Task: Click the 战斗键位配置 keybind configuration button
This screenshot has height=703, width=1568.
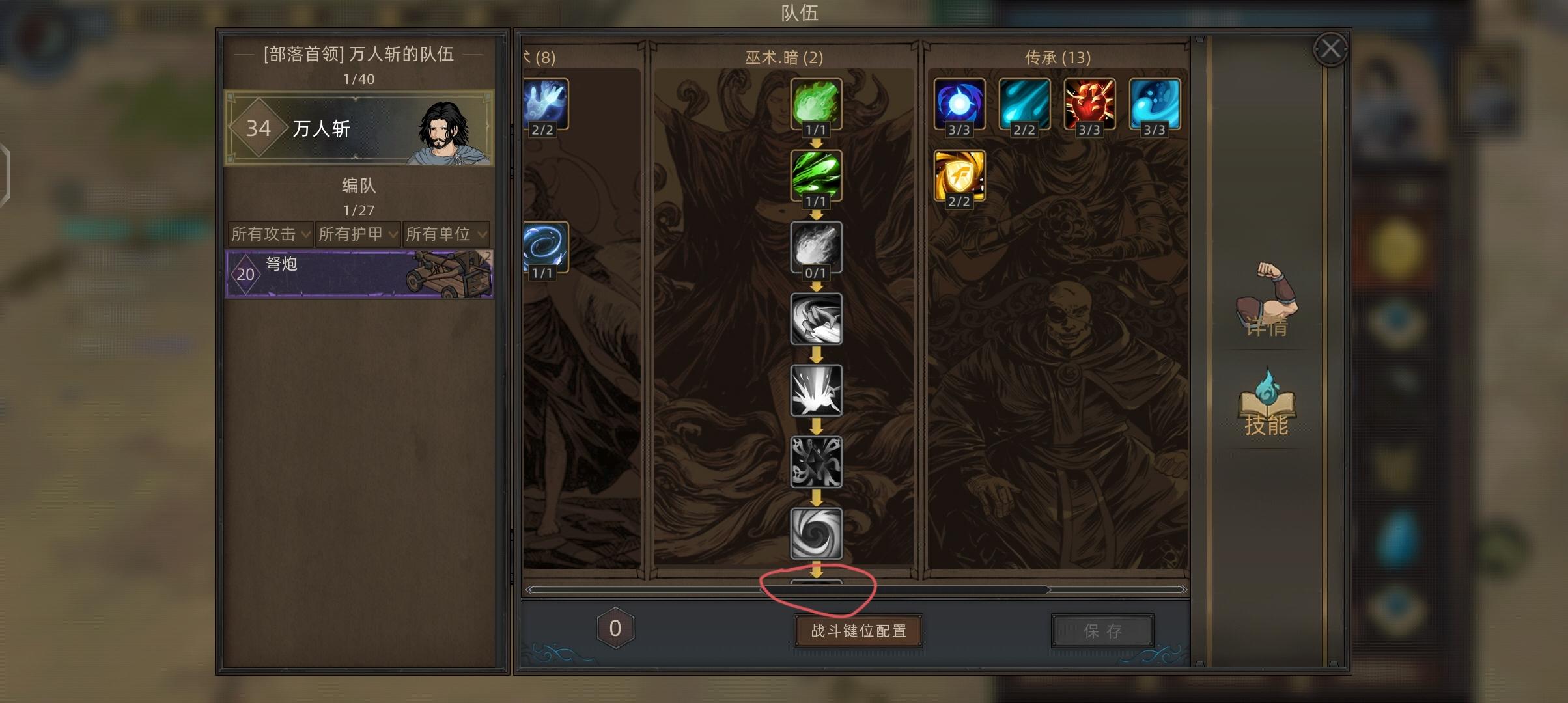Action: pos(858,630)
